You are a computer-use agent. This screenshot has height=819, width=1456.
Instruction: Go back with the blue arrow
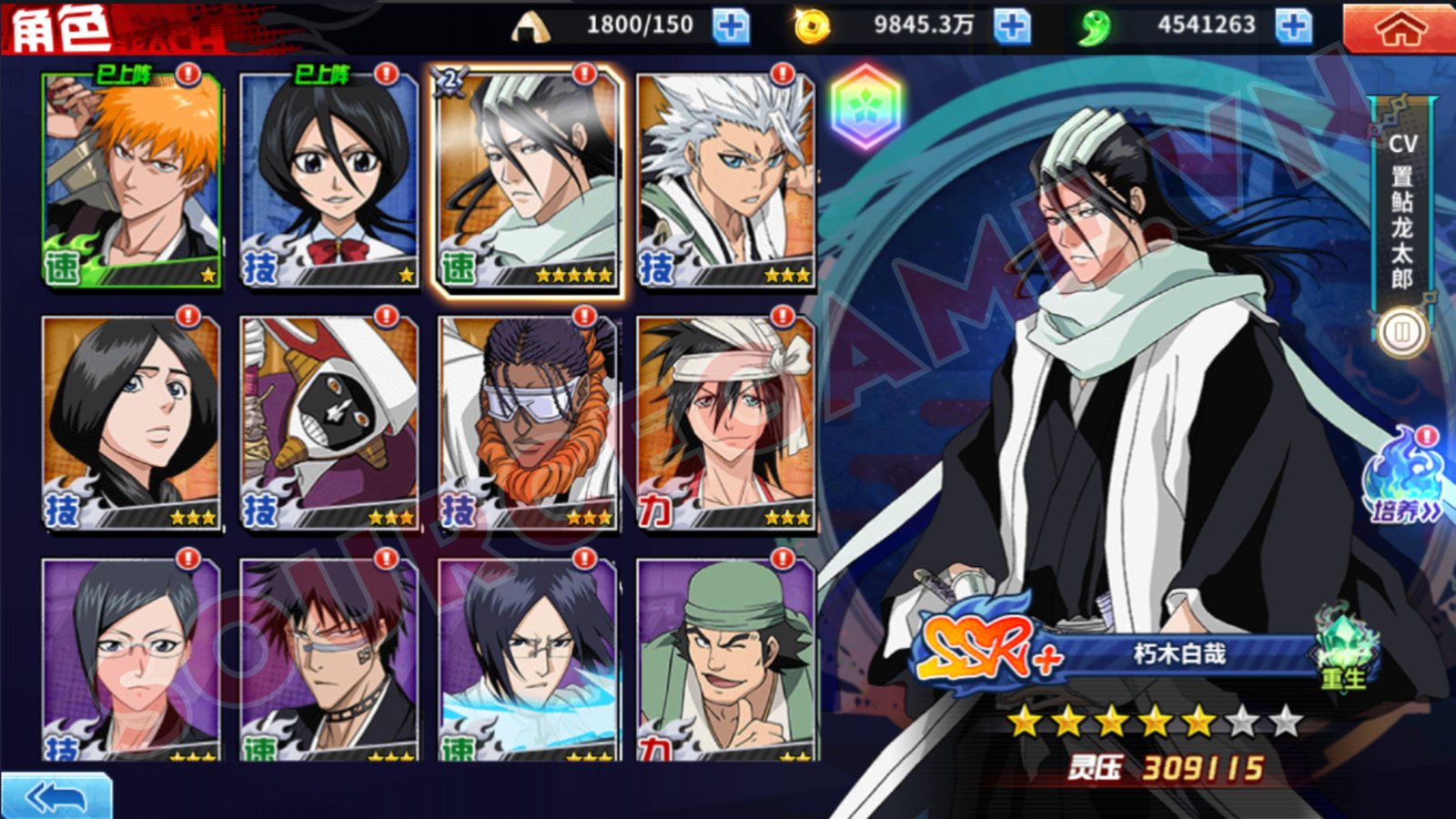(x=56, y=797)
